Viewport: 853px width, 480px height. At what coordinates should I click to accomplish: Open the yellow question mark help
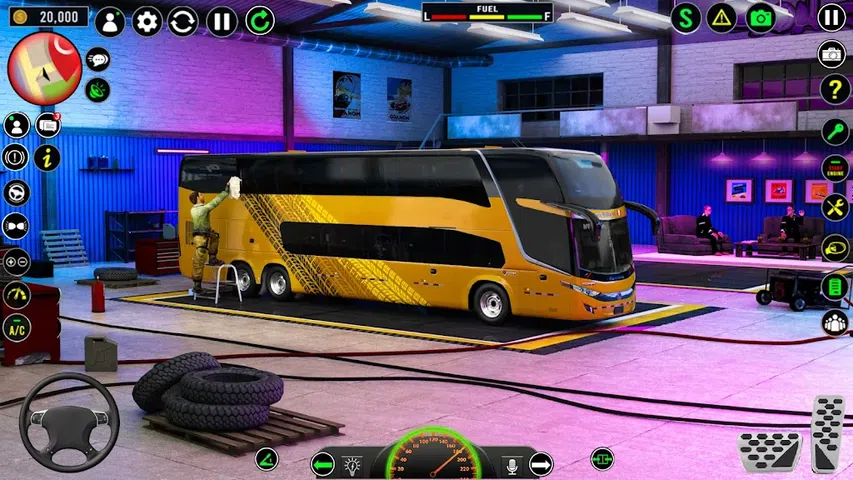pyautogui.click(x=834, y=89)
